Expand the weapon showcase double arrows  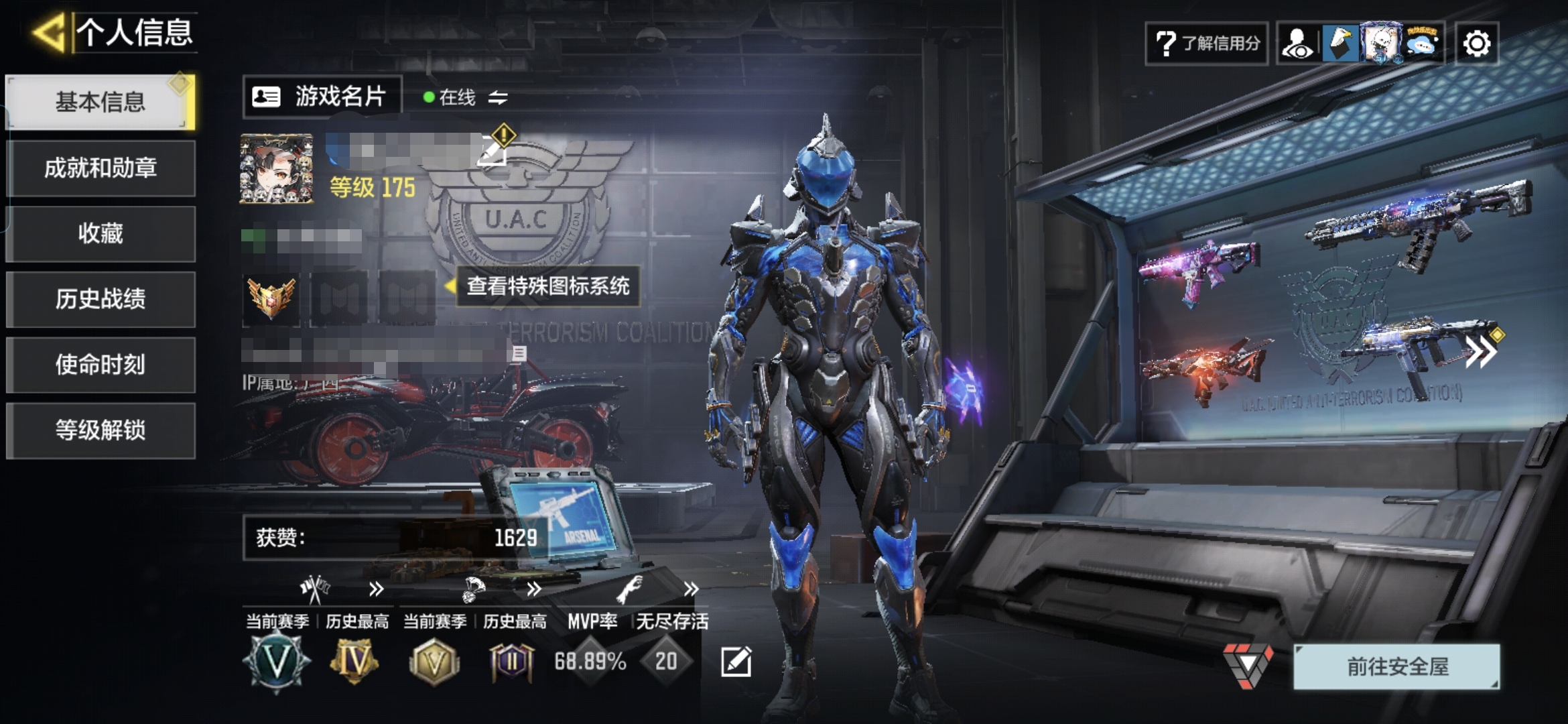(1480, 352)
